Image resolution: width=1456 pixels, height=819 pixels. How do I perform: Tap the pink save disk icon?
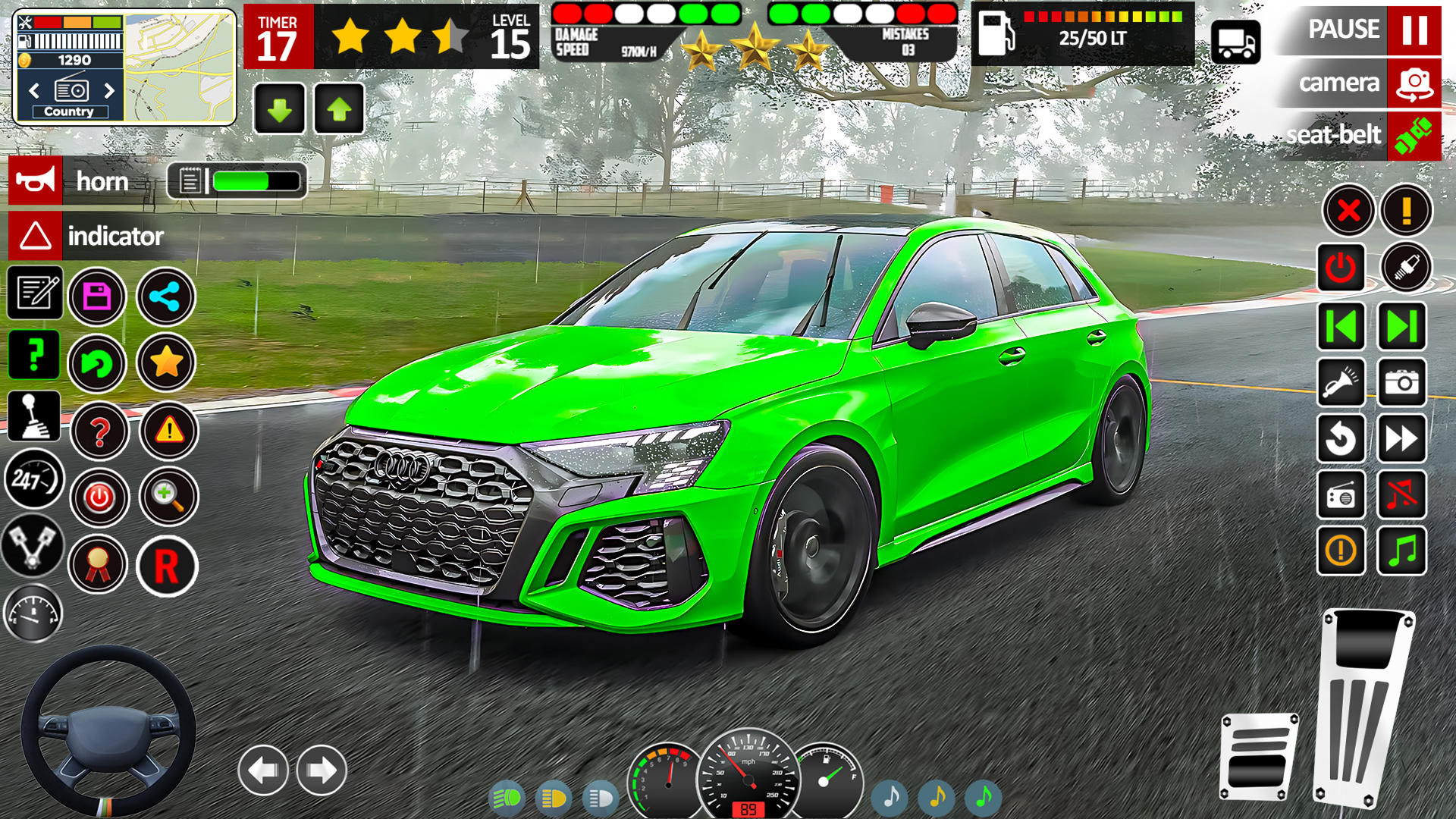[97, 297]
